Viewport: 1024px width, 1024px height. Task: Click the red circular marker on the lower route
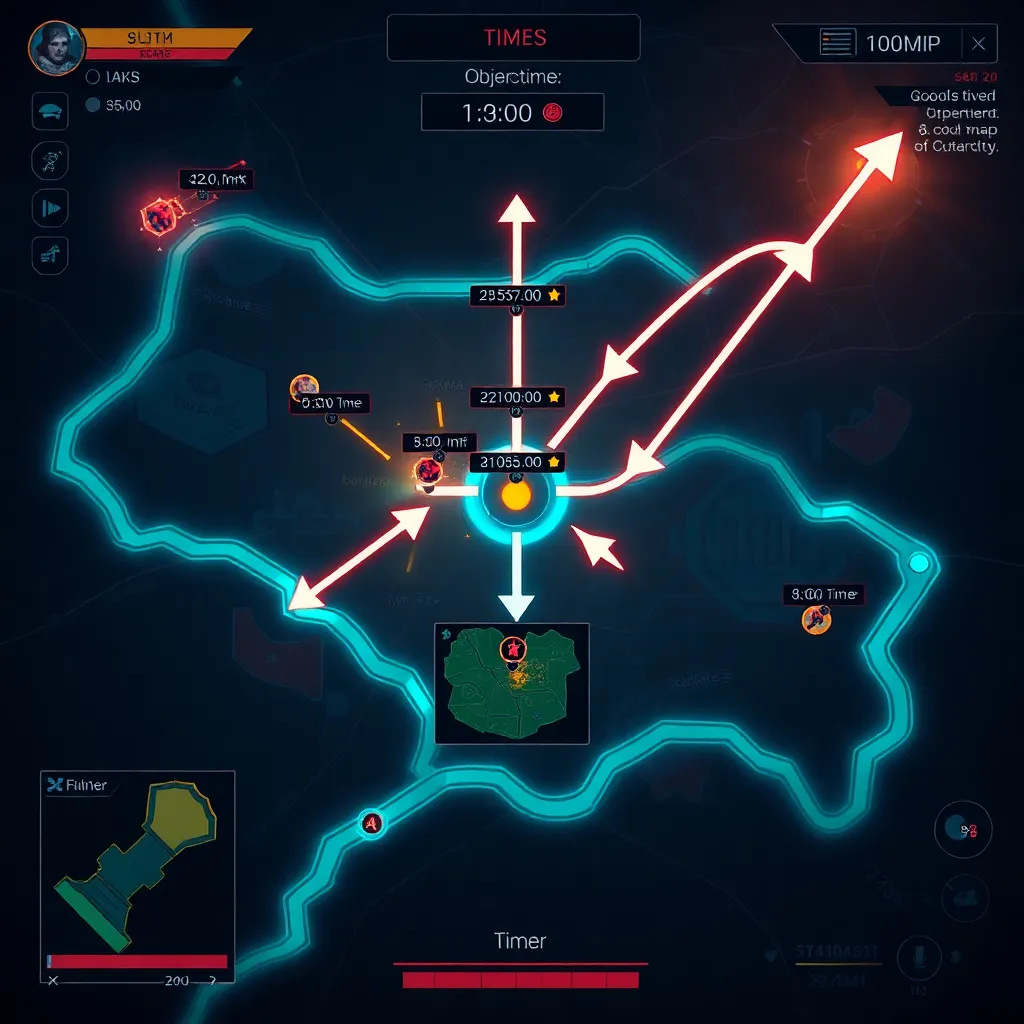(x=372, y=823)
